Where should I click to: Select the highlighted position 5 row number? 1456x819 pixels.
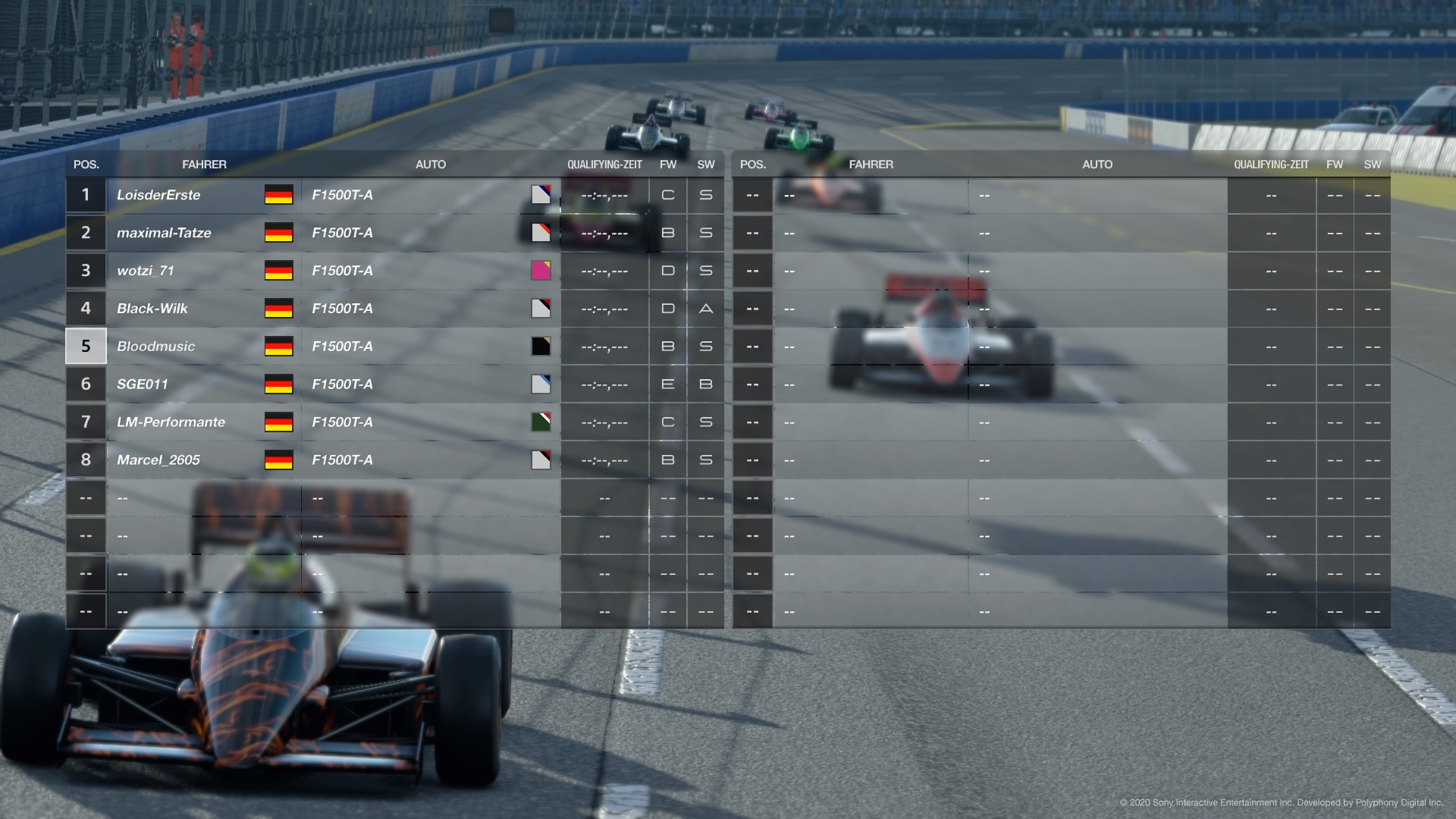pos(86,346)
